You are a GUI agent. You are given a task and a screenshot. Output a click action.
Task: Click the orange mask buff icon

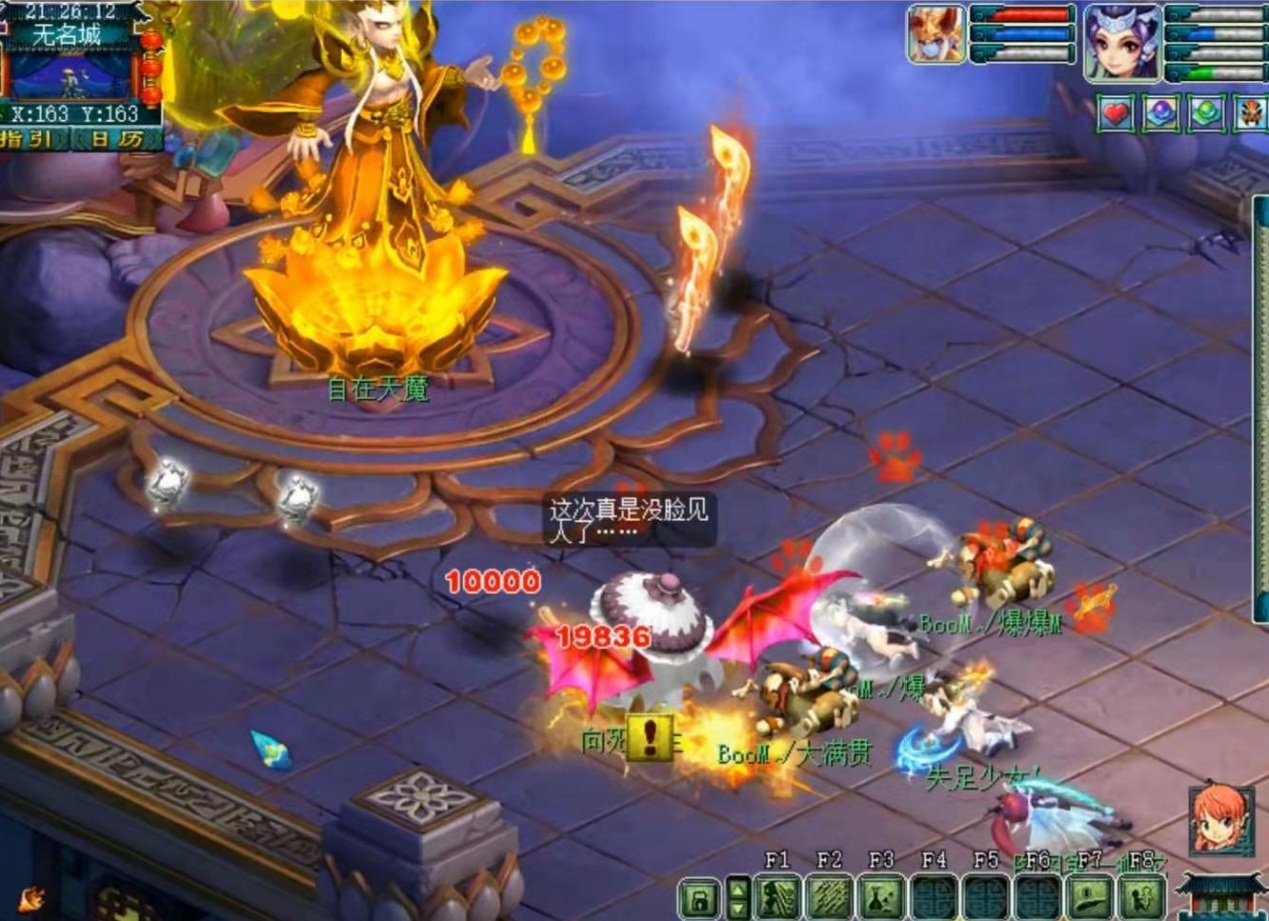1251,114
